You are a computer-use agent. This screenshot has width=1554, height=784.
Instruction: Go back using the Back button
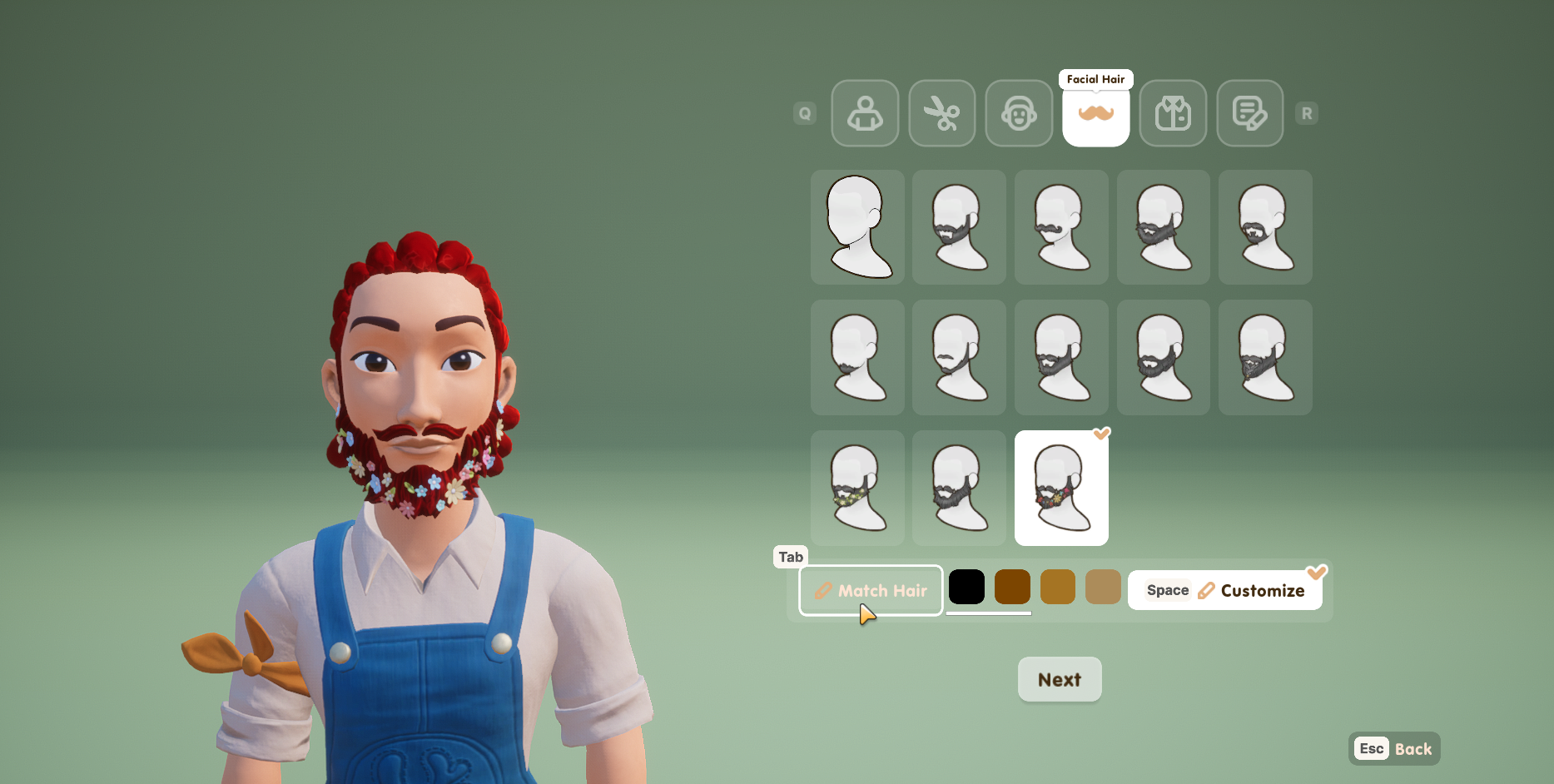(1394, 748)
